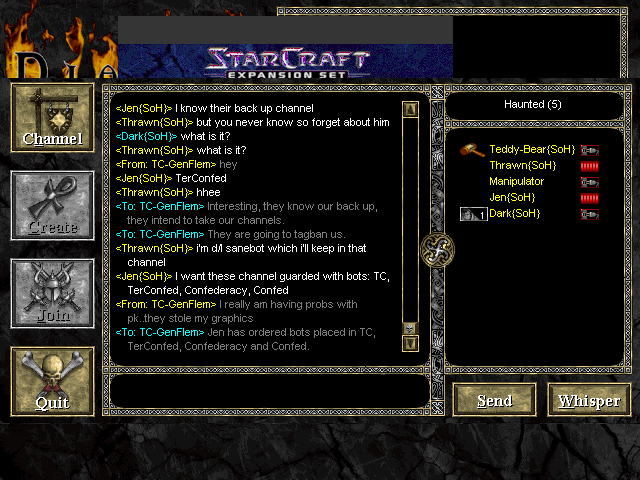This screenshot has width=640, height=480.
Task: Click the round divider emblem between panels
Action: (437, 248)
